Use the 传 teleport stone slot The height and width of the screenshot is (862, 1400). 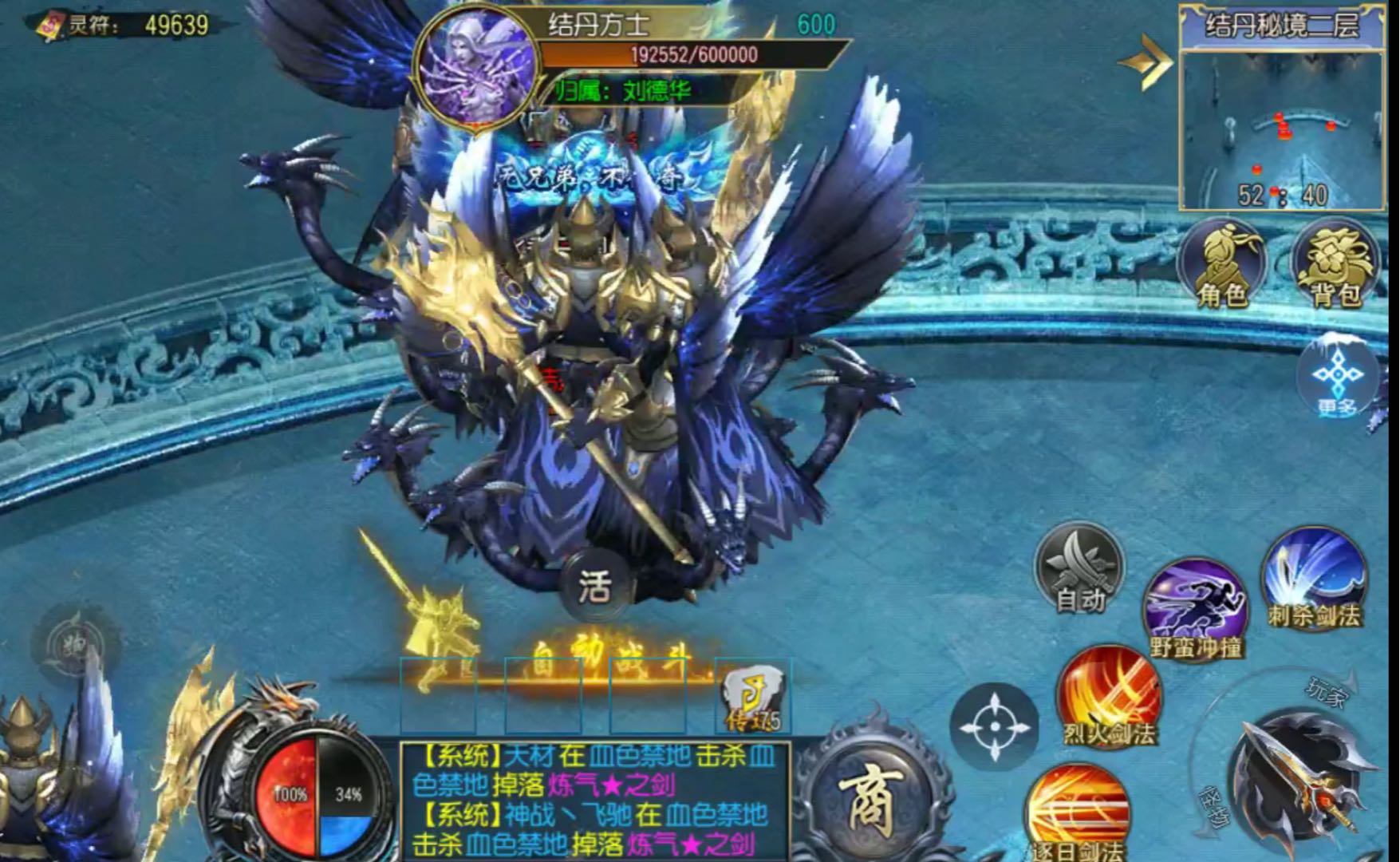(x=752, y=697)
